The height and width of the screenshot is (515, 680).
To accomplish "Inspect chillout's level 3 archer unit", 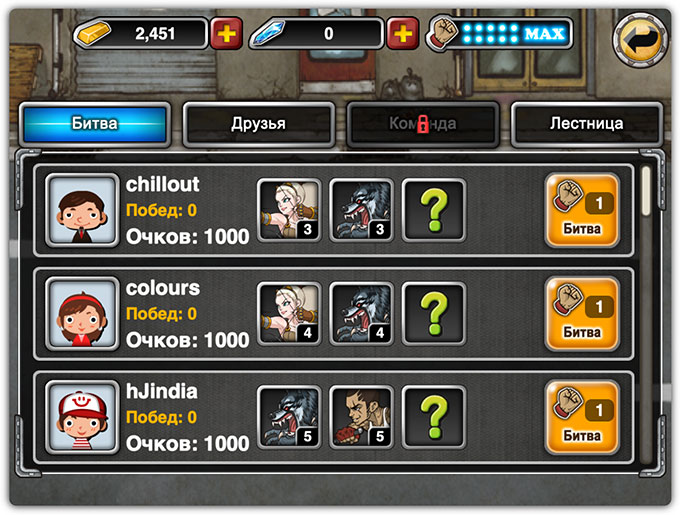I will (289, 210).
